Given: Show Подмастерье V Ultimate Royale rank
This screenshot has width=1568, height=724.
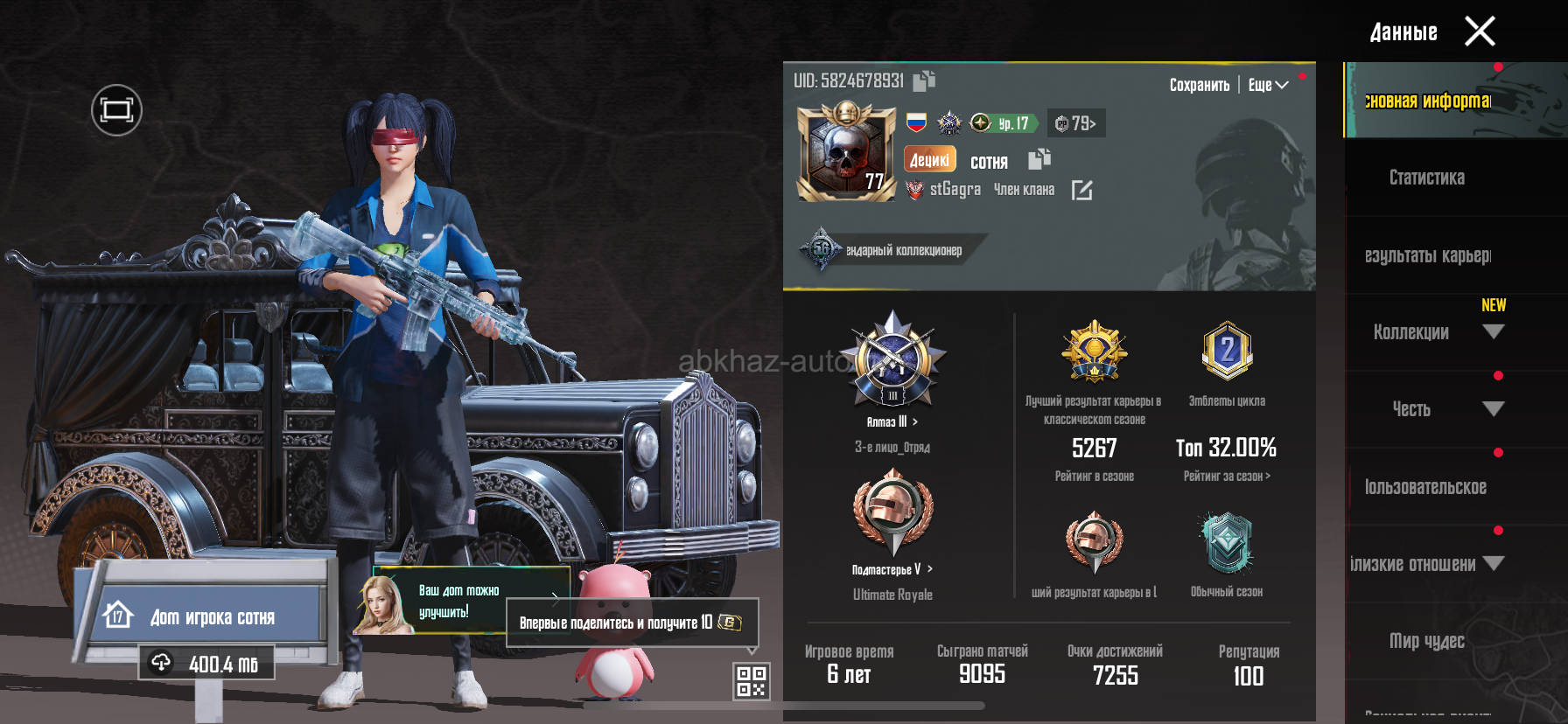Looking at the screenshot, I should tap(892, 569).
